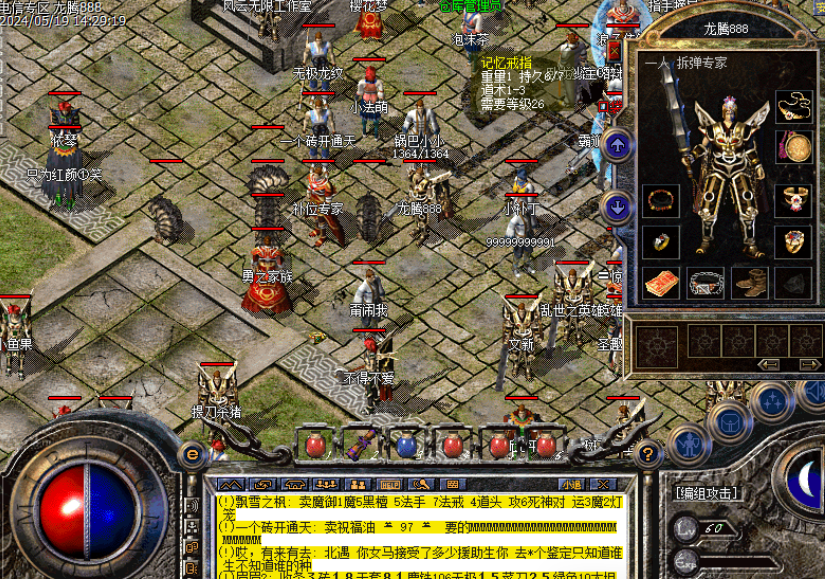Close the chat window with X button
Image resolution: width=825 pixels, height=579 pixels.
pyautogui.click(x=603, y=484)
